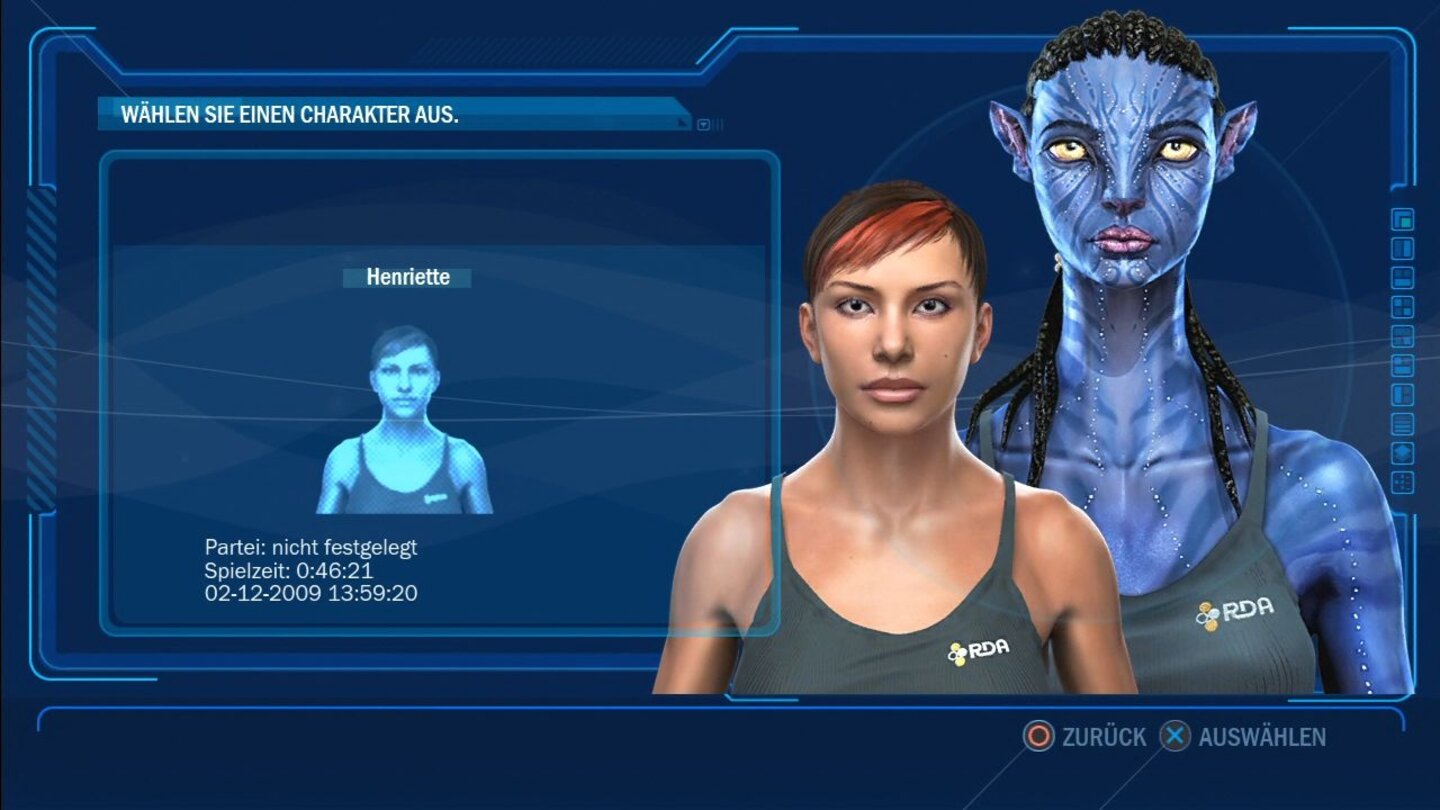1440x810 pixels.
Task: Click the sixth slot icon in right sidebar
Action: 1402,363
